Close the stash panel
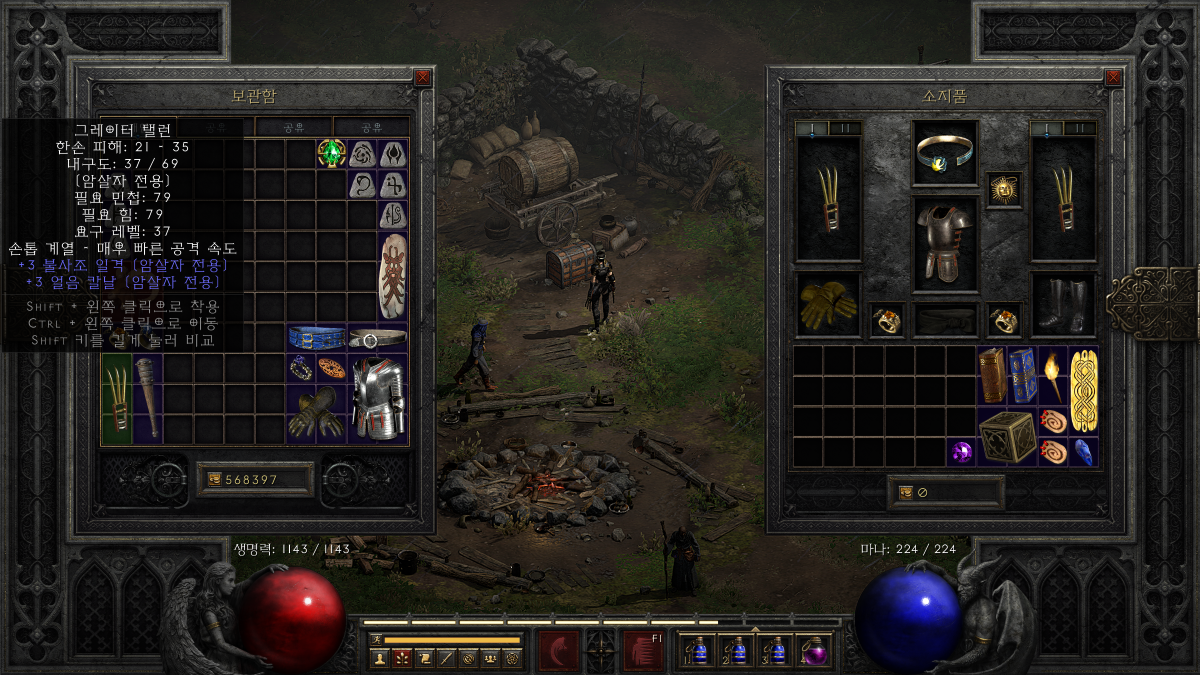 (x=422, y=77)
